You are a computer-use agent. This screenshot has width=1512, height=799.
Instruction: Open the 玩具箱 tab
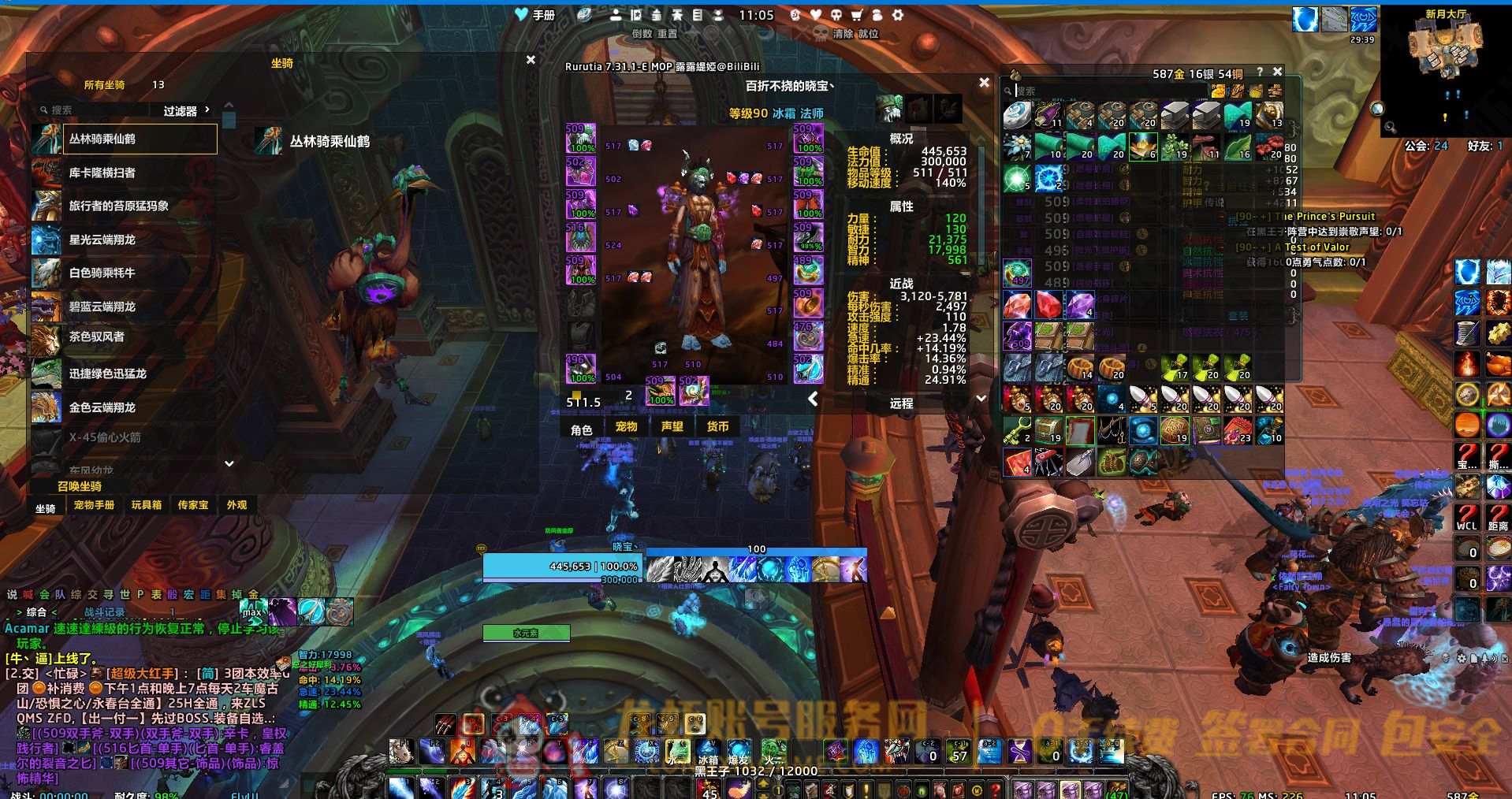[x=147, y=505]
